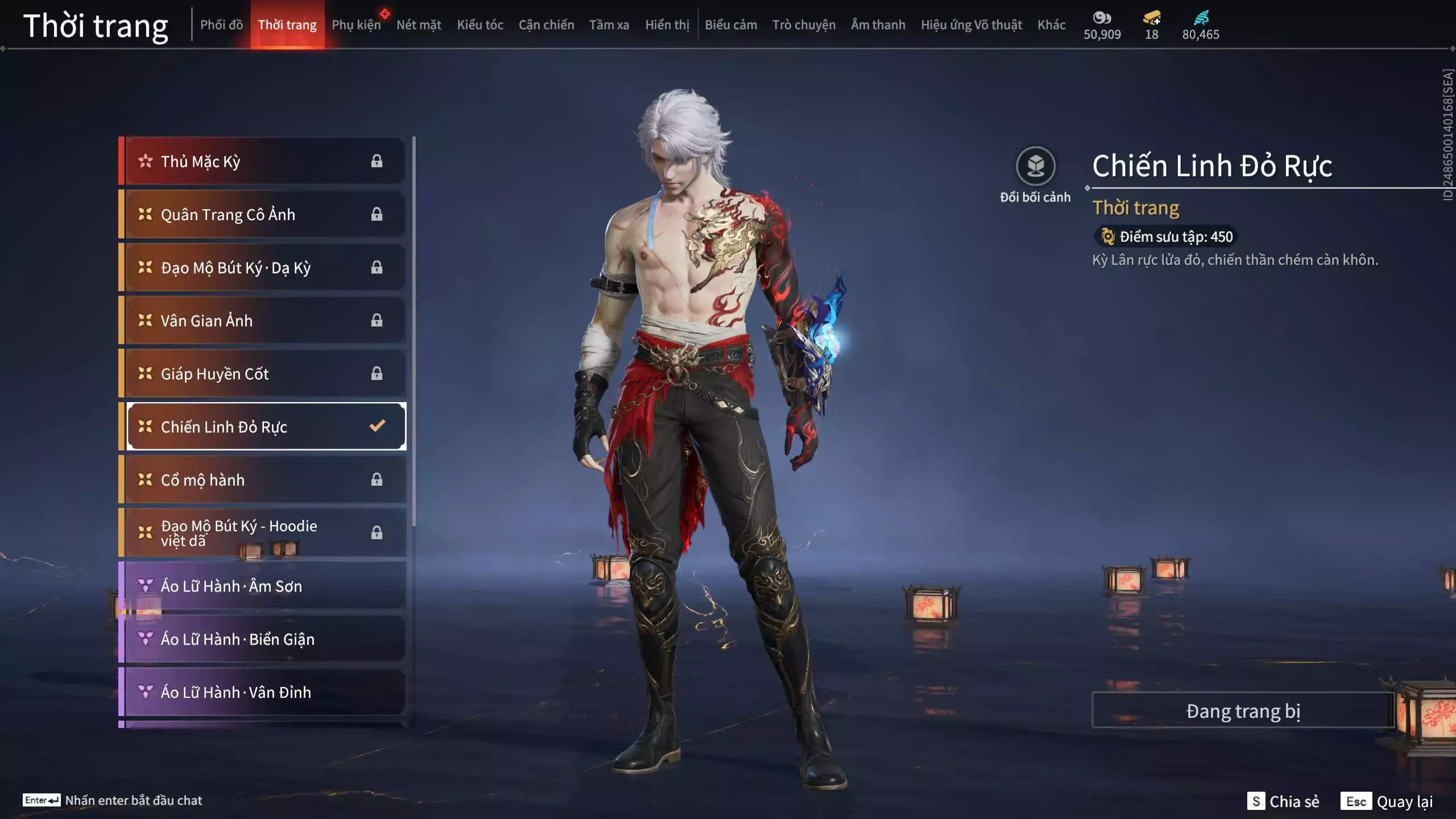Open the Biểu cảm tab
Viewport: 1456px width, 819px height.
point(731,25)
